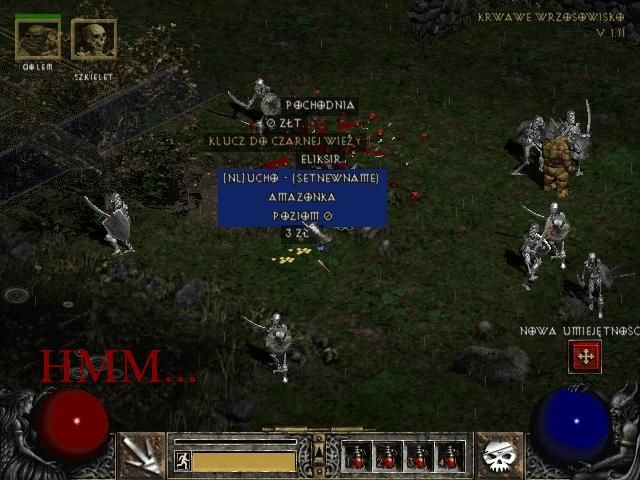Choose the left attack skill icon
The height and width of the screenshot is (480, 640).
[x=142, y=456]
